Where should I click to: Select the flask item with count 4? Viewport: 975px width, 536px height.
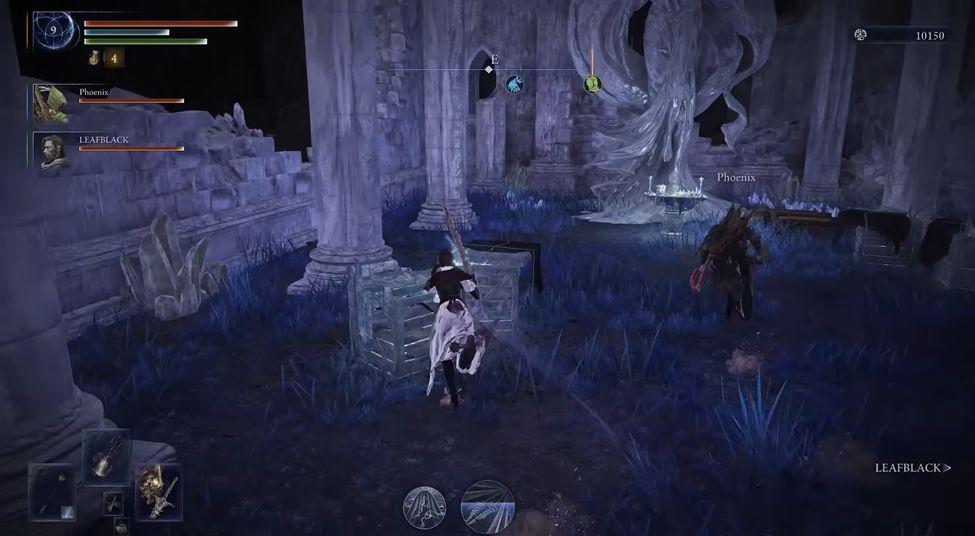(95, 58)
